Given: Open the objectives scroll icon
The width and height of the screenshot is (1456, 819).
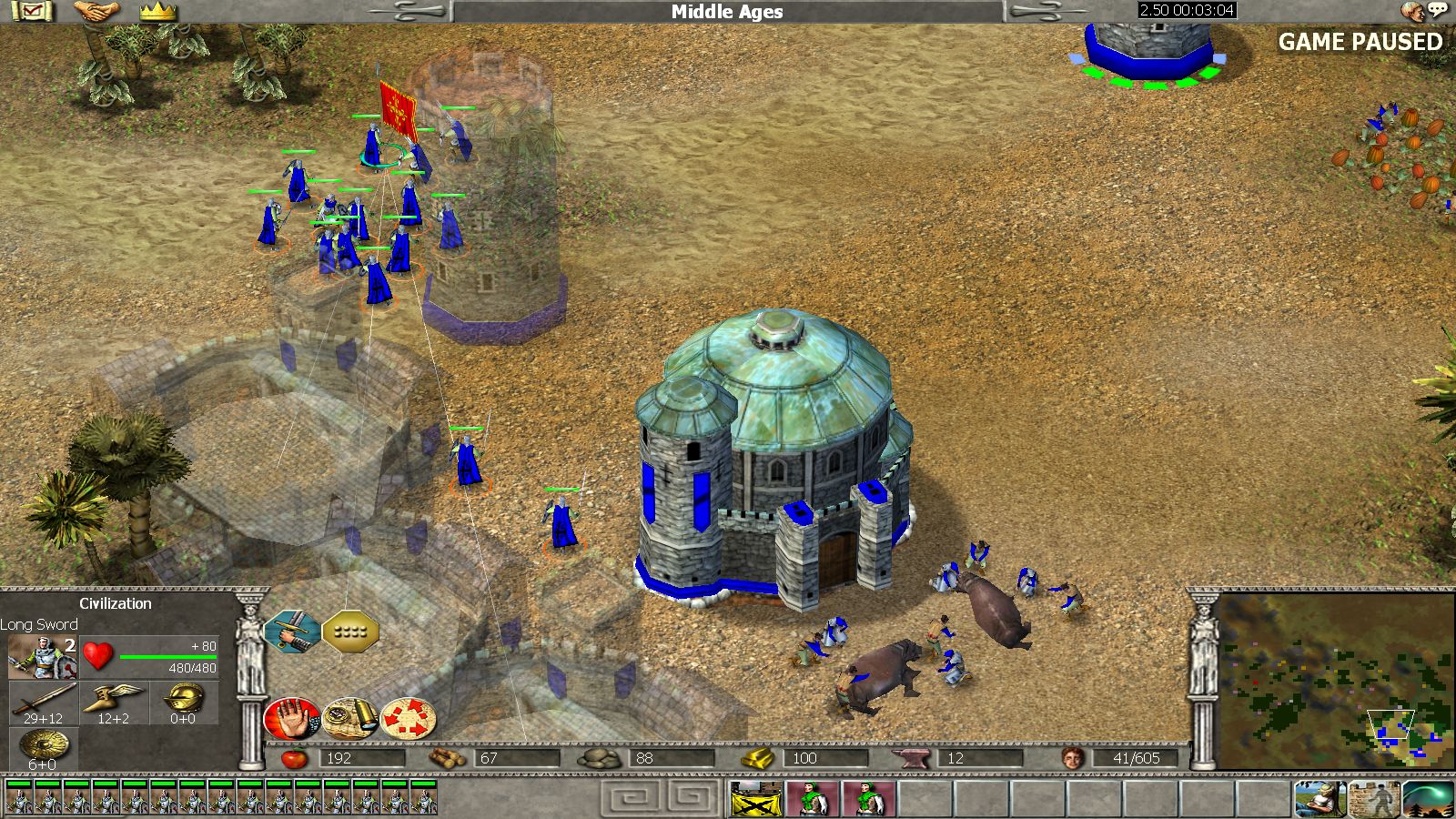Looking at the screenshot, I should point(35,11).
